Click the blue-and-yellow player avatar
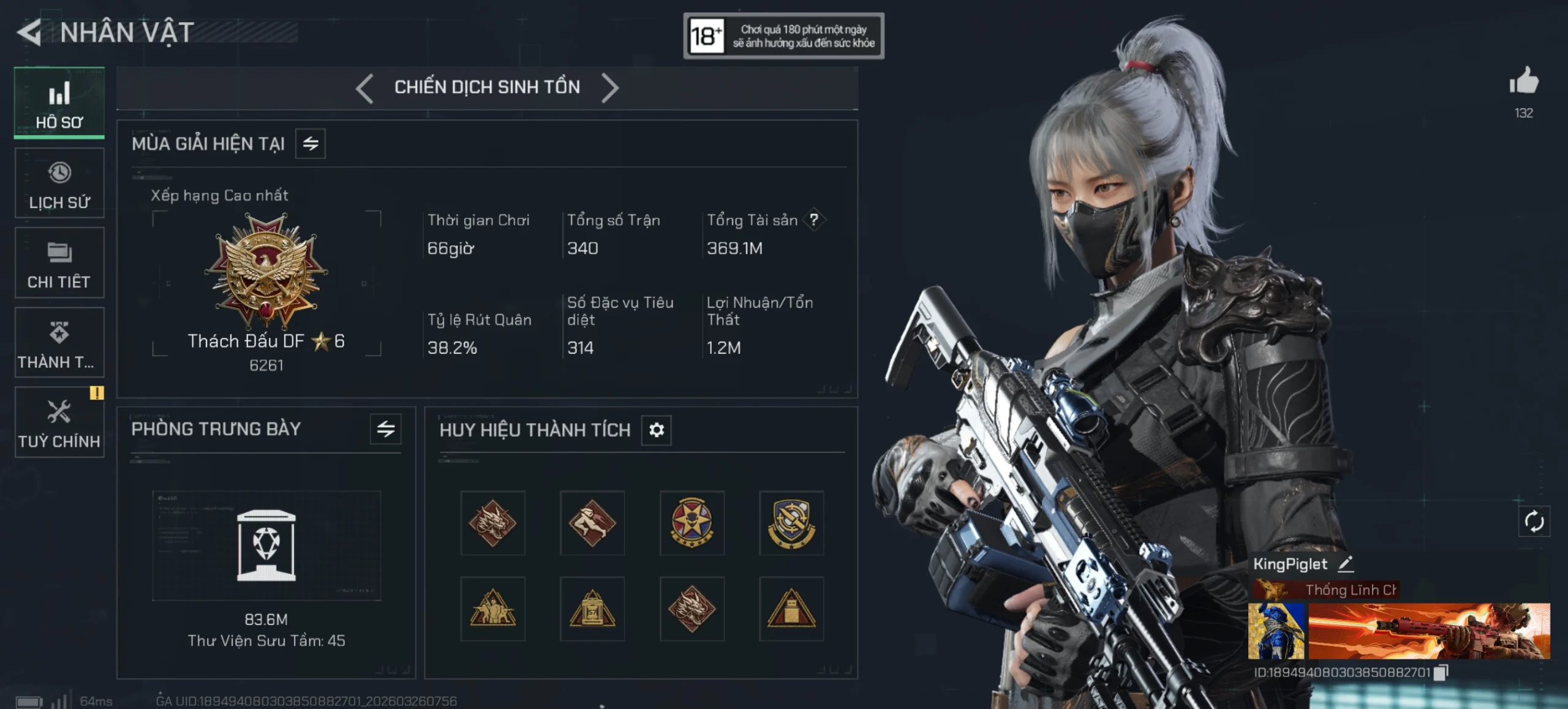This screenshot has height=709, width=1568. click(1276, 631)
